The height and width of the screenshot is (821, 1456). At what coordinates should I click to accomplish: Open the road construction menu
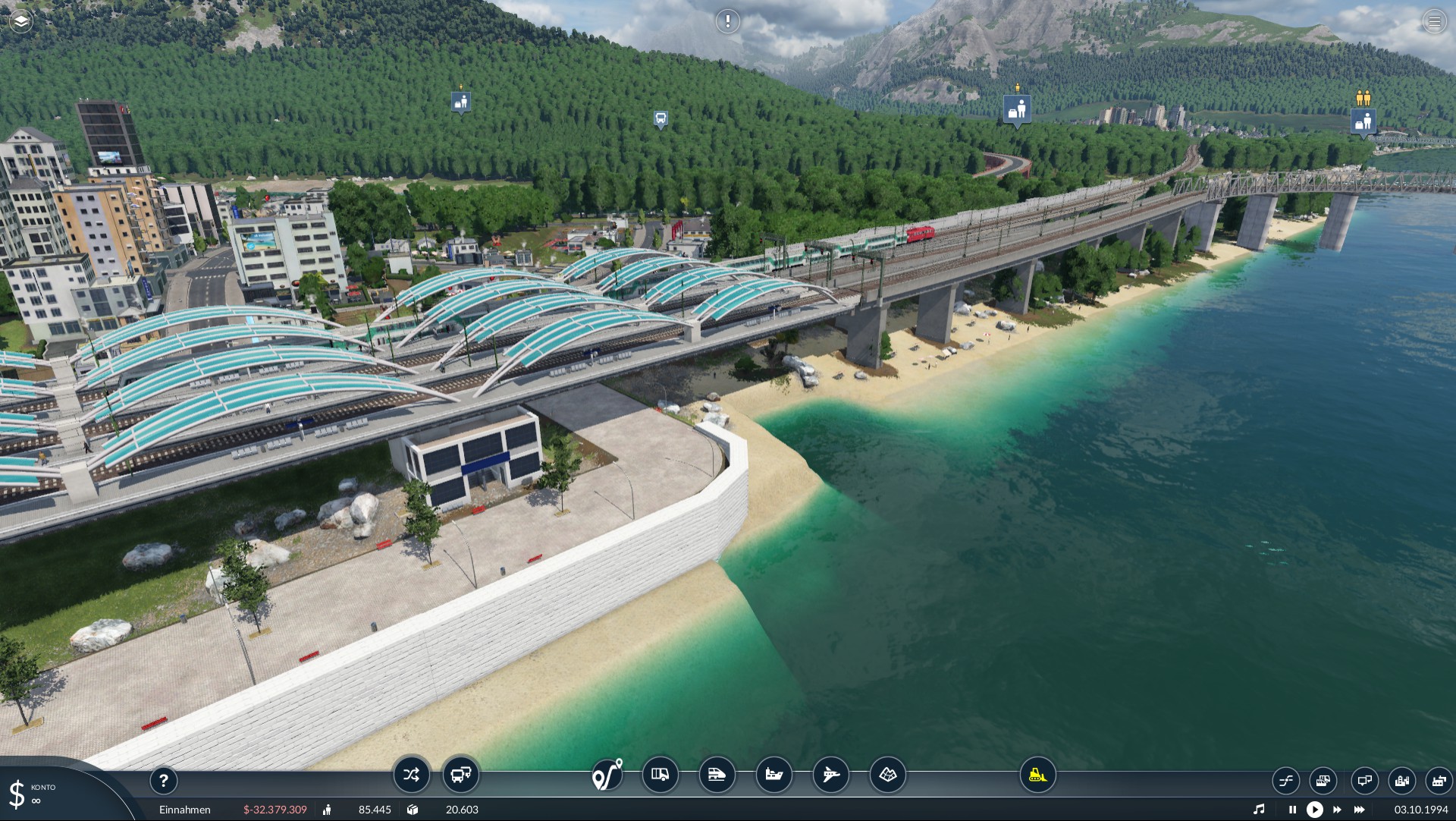point(661,775)
